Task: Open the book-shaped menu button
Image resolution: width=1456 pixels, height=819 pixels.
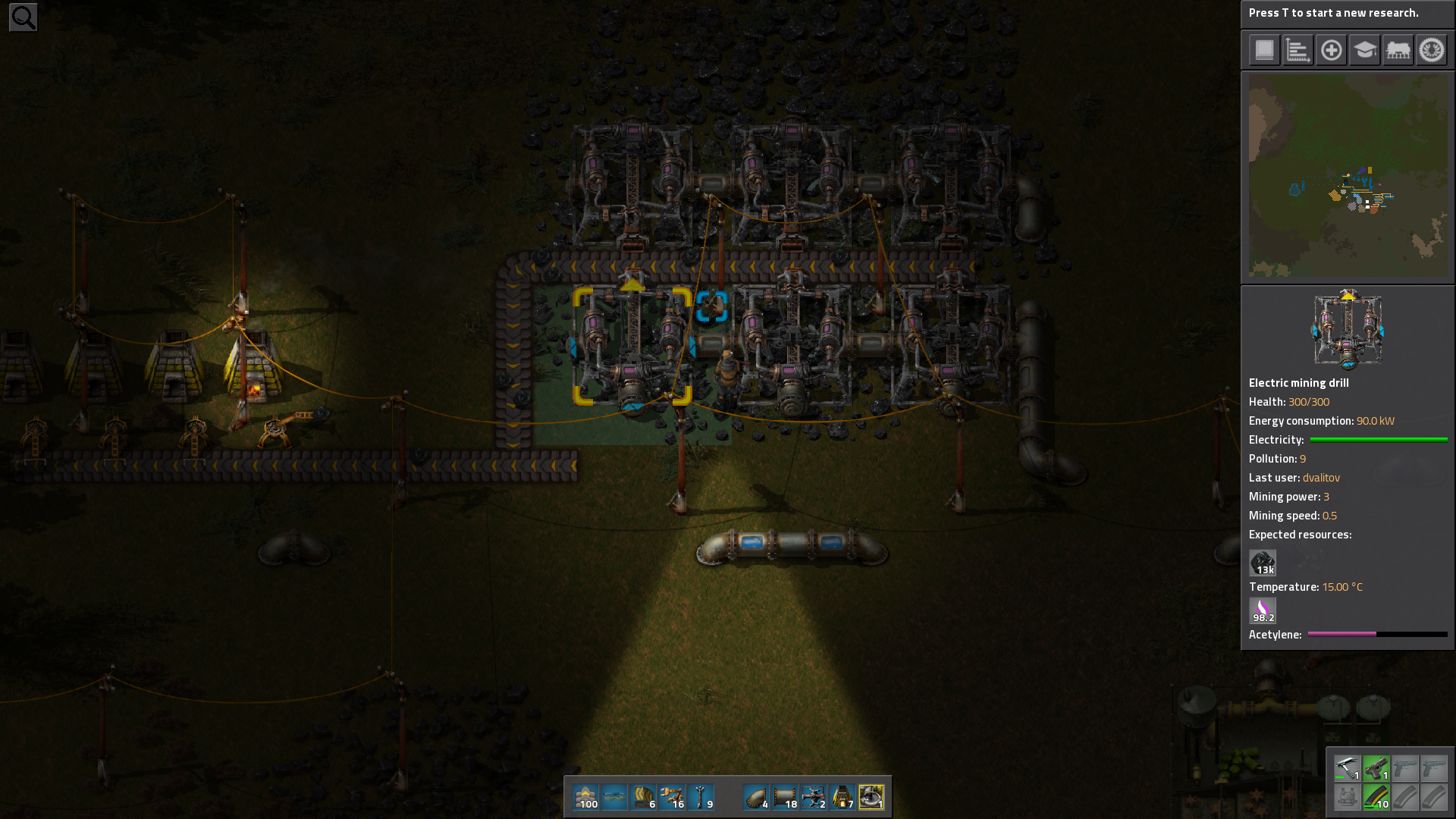Action: tap(1264, 51)
